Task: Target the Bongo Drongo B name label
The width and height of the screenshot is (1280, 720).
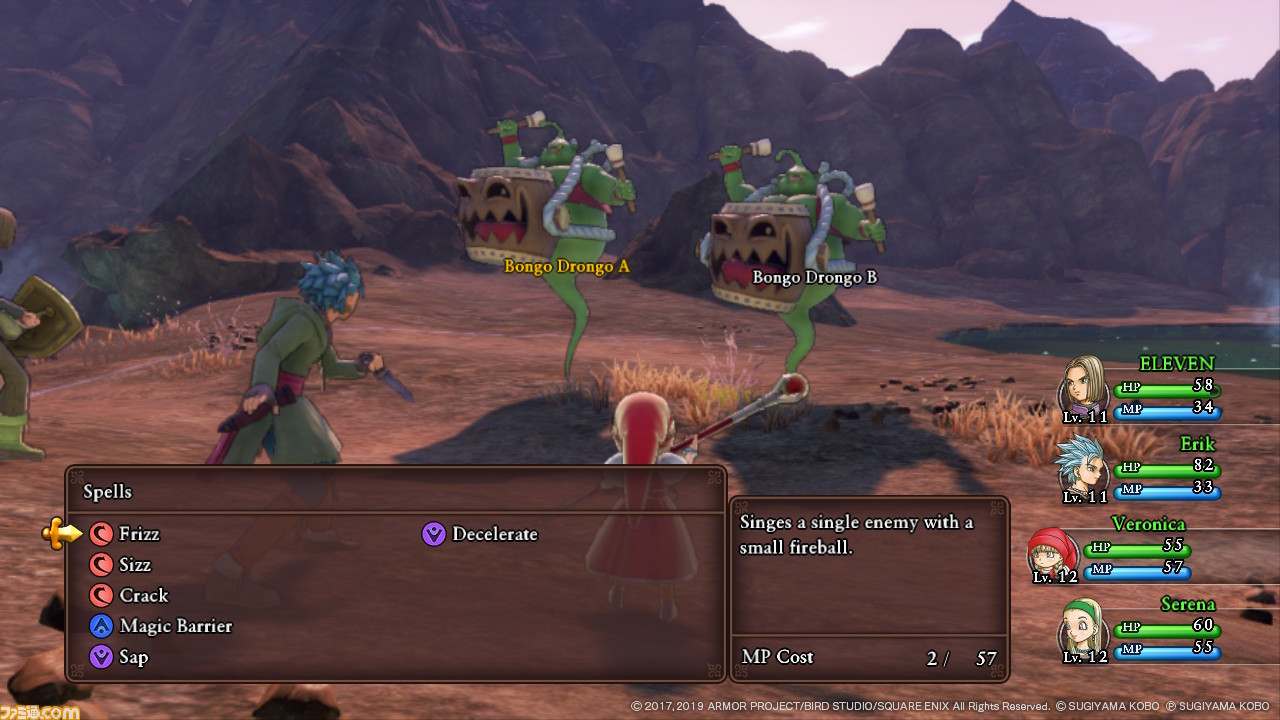Action: [814, 277]
